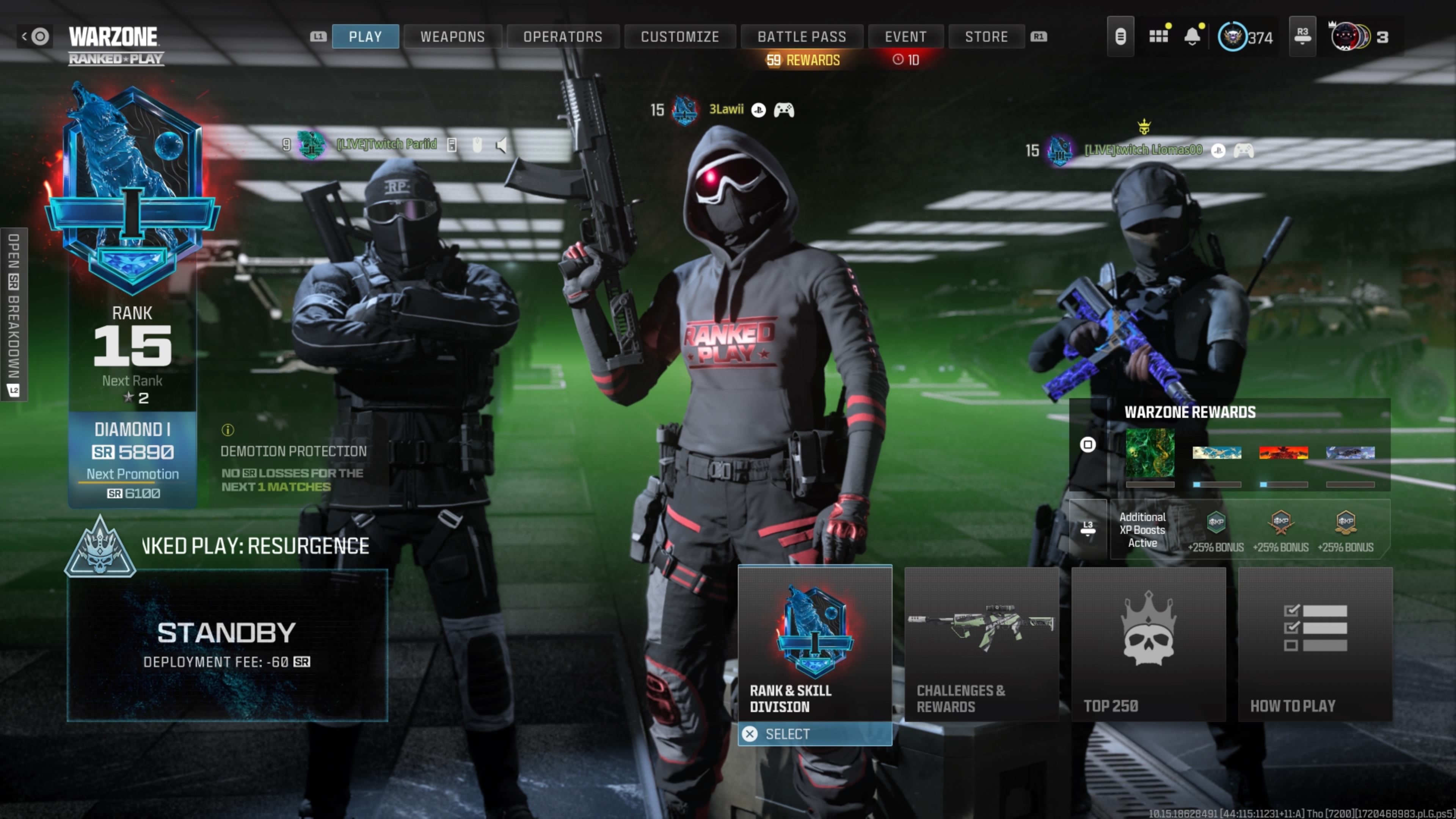
Task: Open the Weapons tab
Action: 452,37
